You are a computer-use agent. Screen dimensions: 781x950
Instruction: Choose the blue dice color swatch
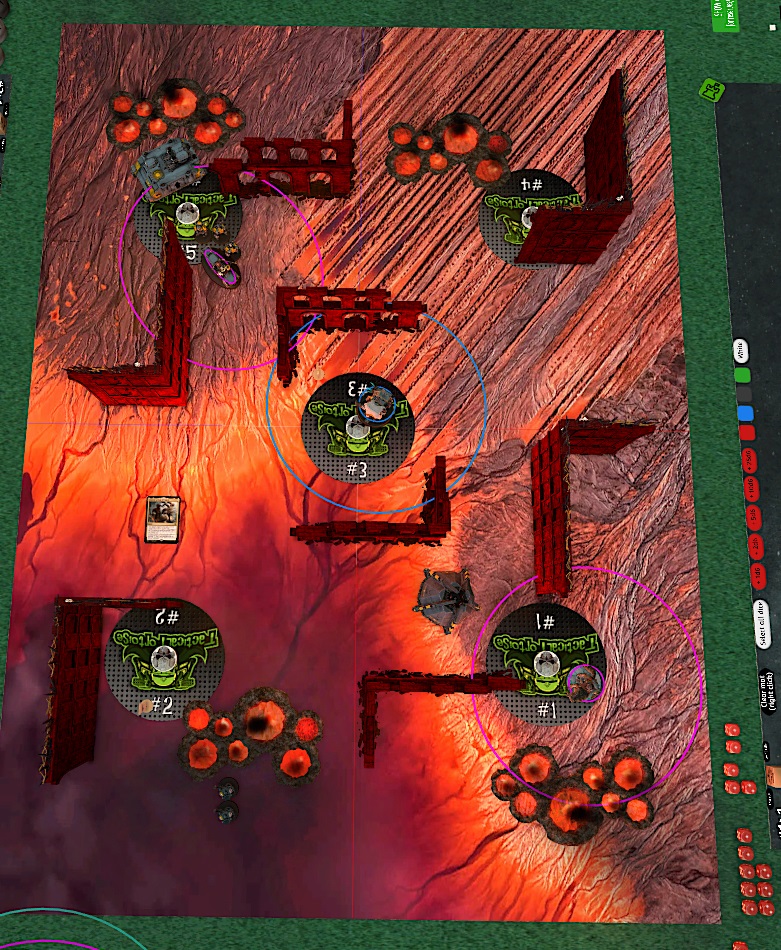click(x=744, y=413)
